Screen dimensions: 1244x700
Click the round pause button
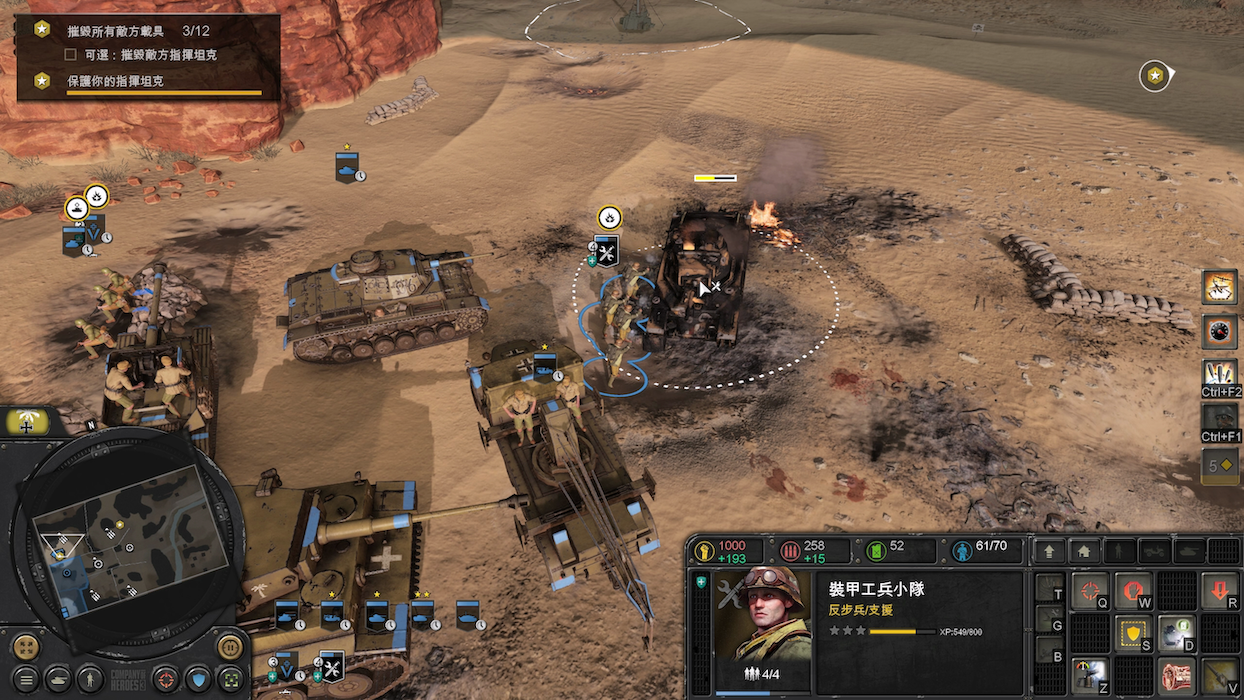pos(231,646)
